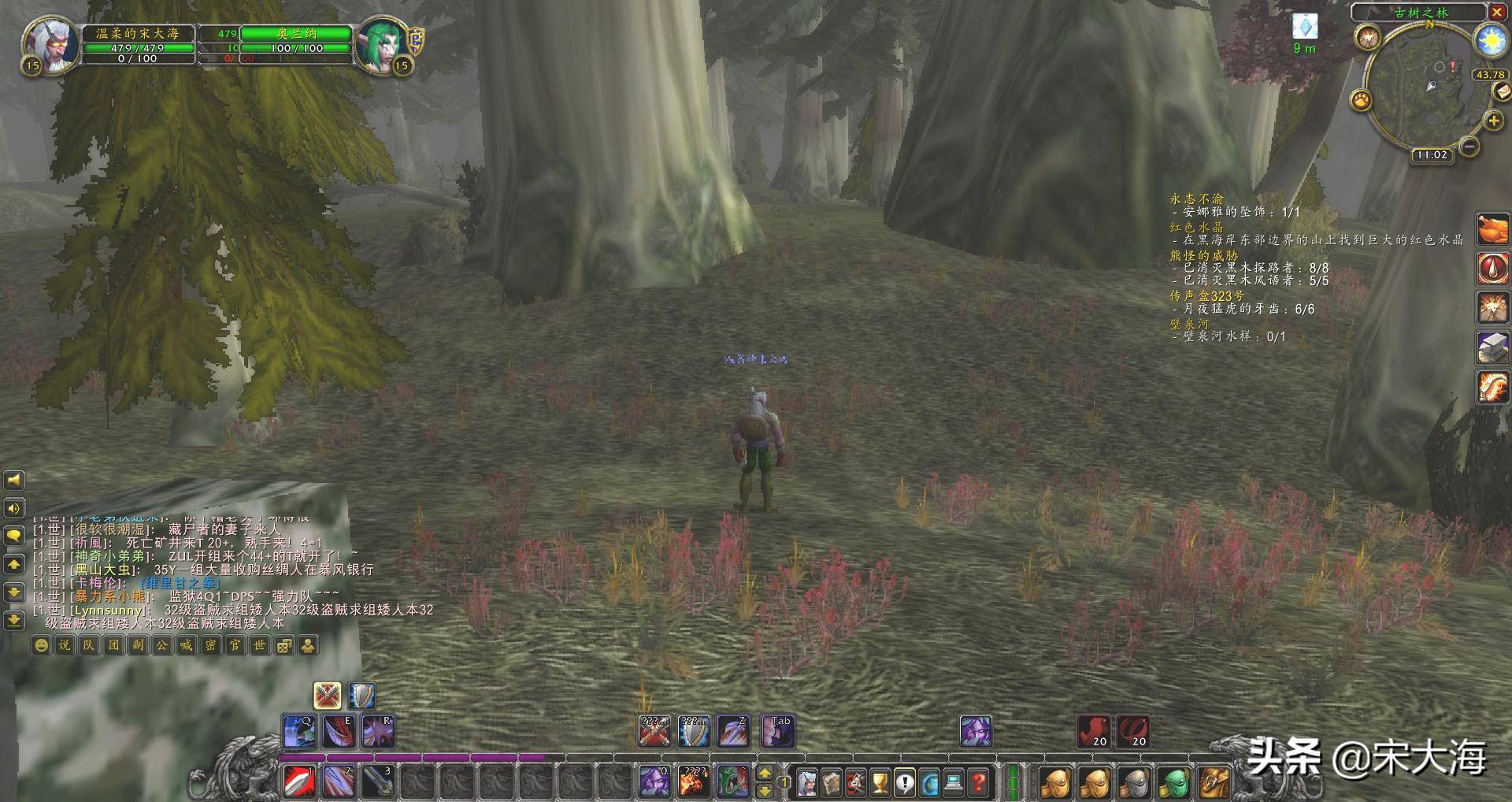Open the mail envelope icon by the minimap

(x=1500, y=91)
